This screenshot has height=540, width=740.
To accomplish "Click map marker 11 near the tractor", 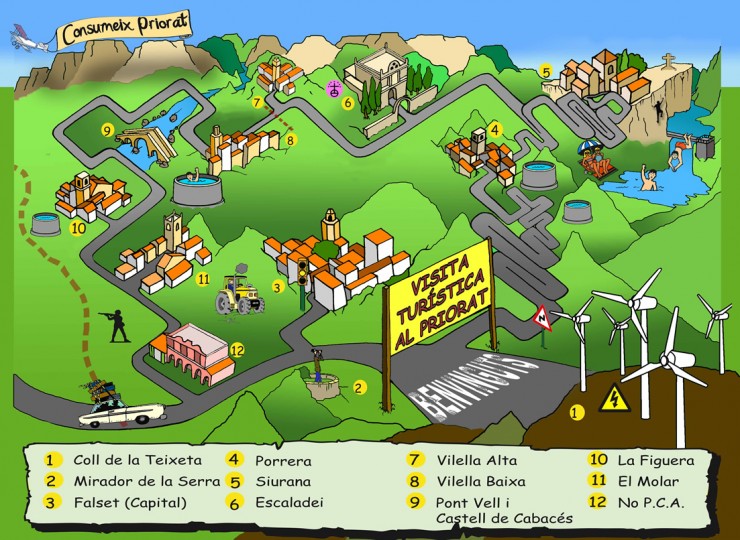I will tap(204, 280).
